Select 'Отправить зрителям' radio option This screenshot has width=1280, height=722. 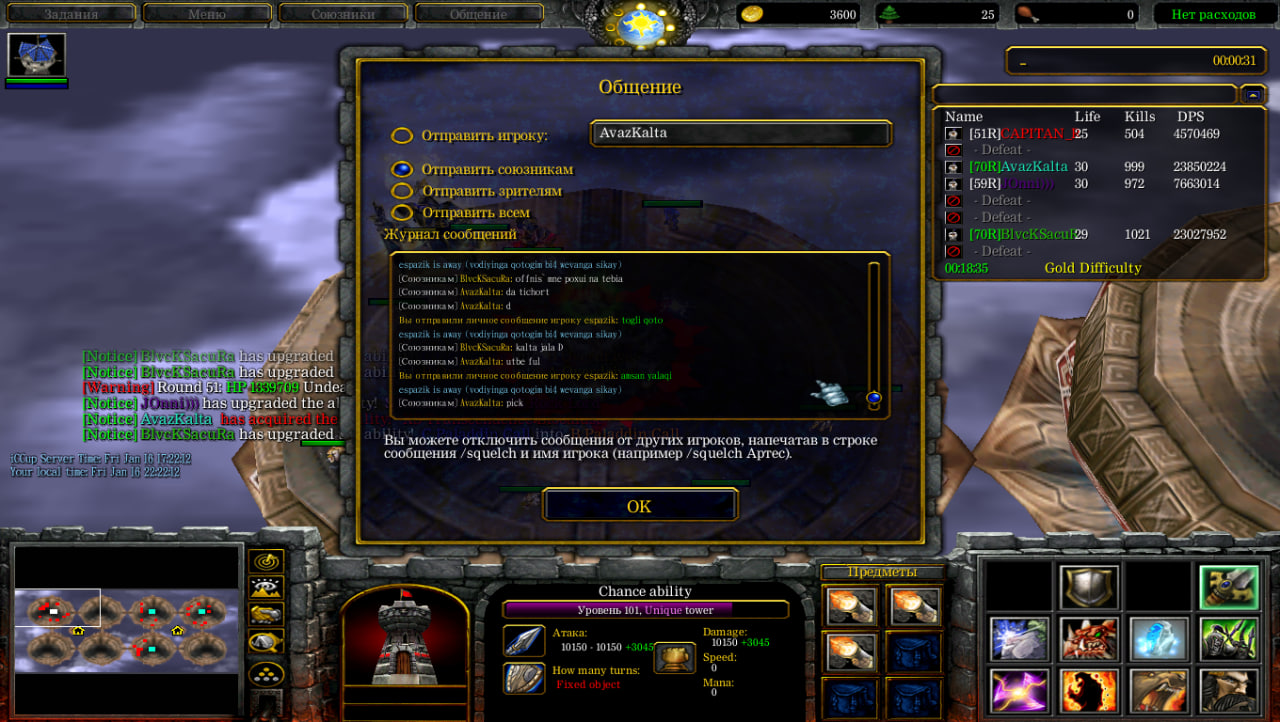(402, 191)
